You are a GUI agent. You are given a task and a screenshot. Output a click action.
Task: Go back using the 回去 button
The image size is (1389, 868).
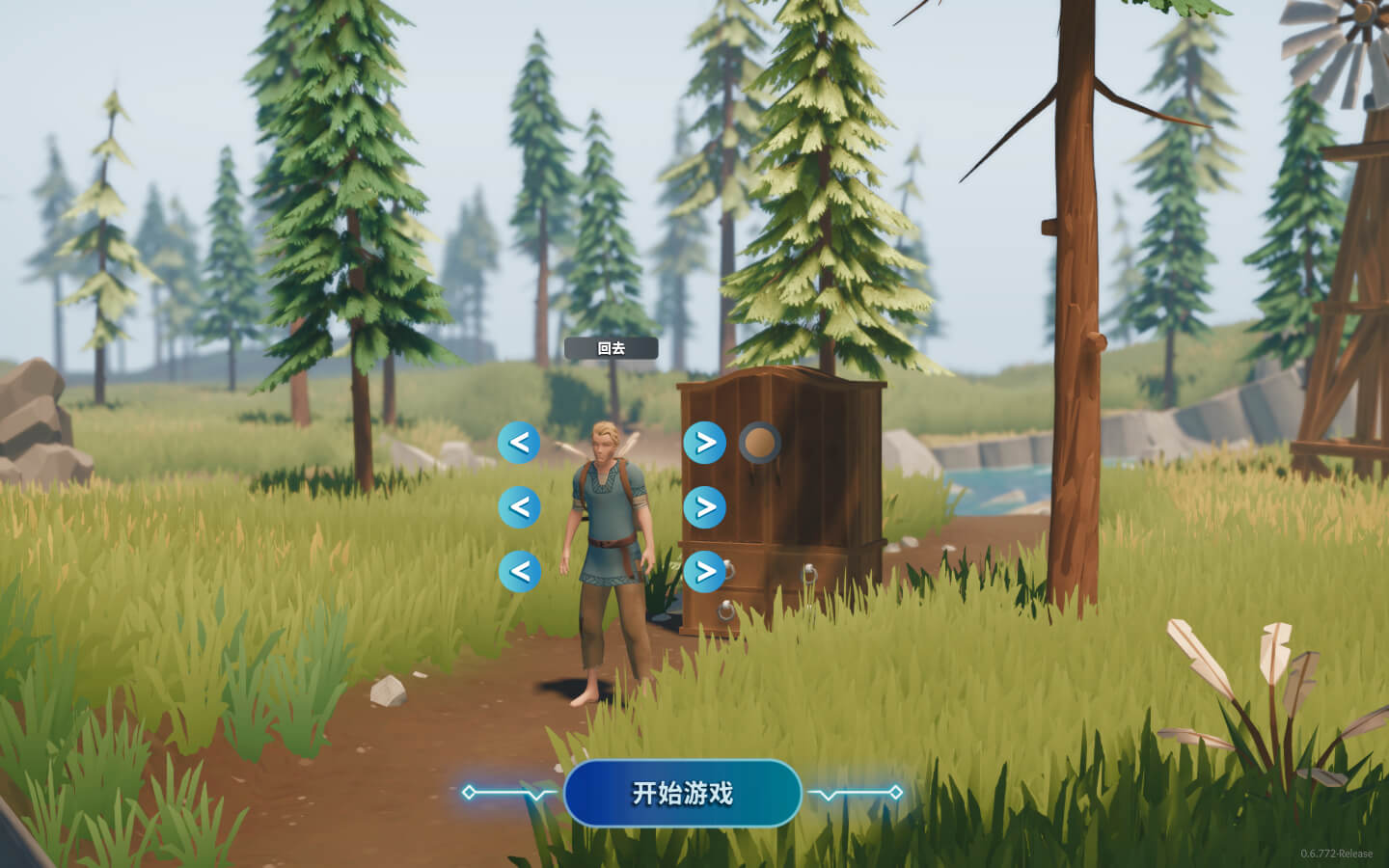pyautogui.click(x=611, y=348)
